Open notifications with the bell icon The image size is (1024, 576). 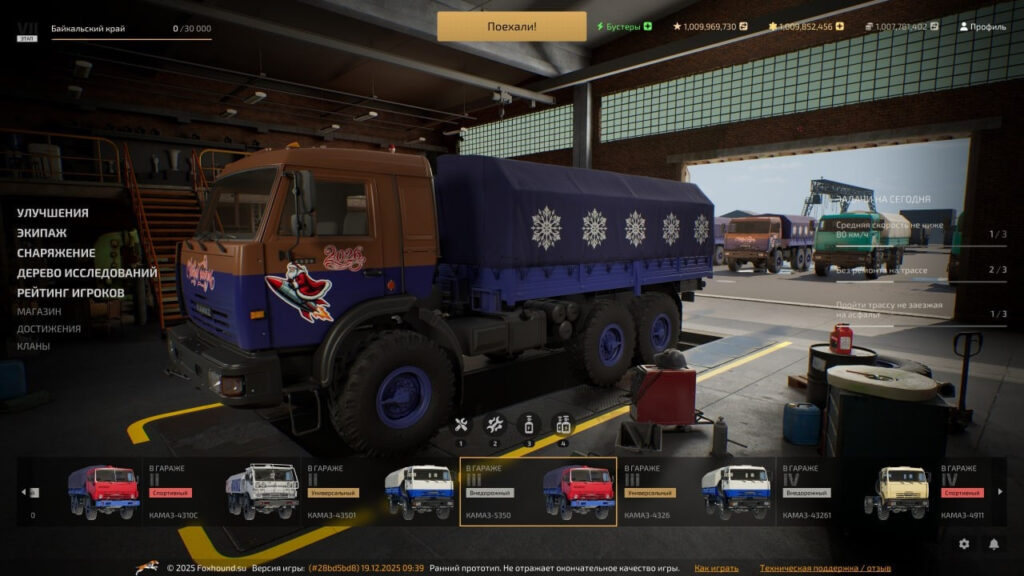coord(994,544)
